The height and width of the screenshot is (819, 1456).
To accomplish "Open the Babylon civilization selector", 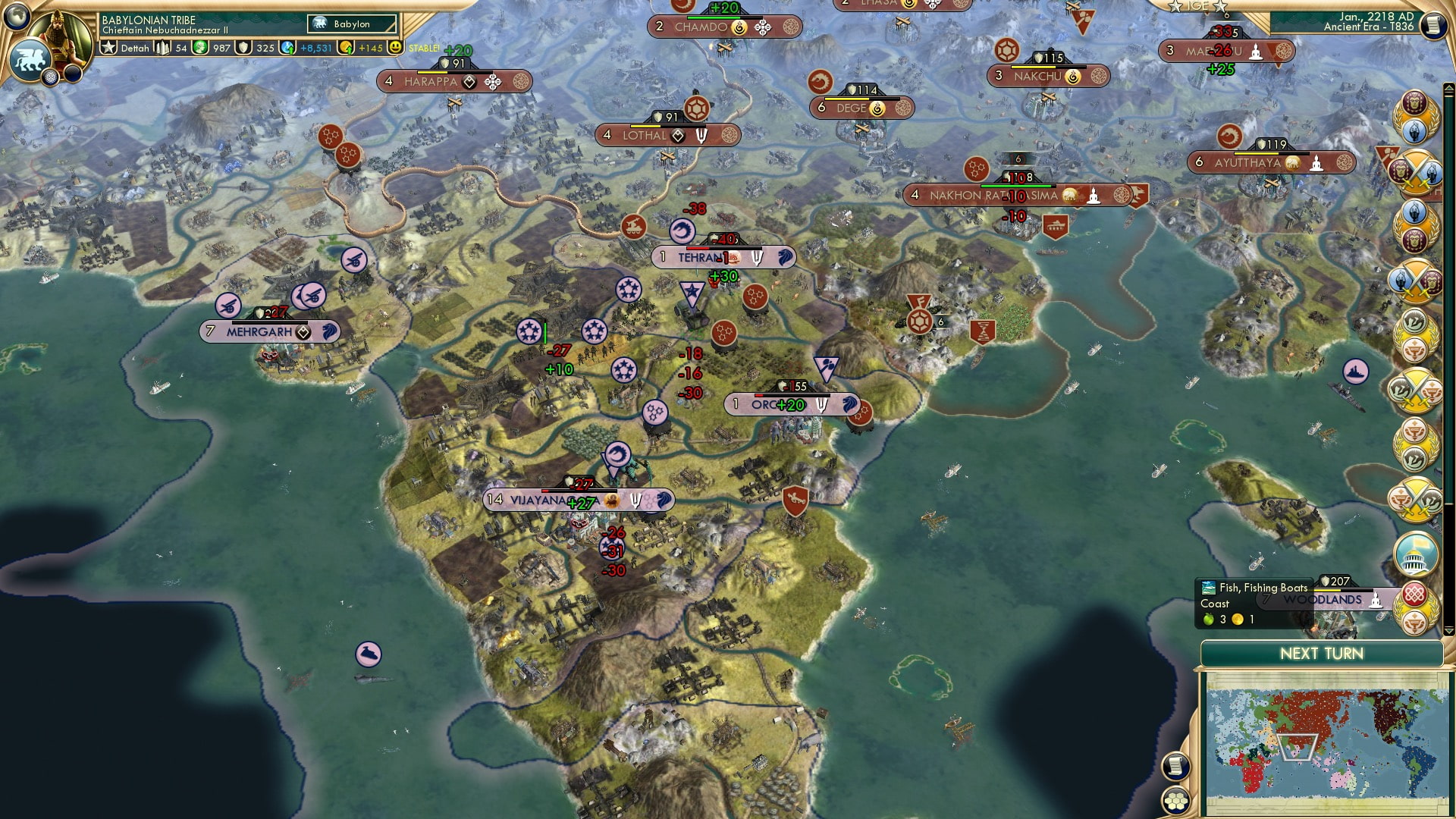I will [351, 24].
